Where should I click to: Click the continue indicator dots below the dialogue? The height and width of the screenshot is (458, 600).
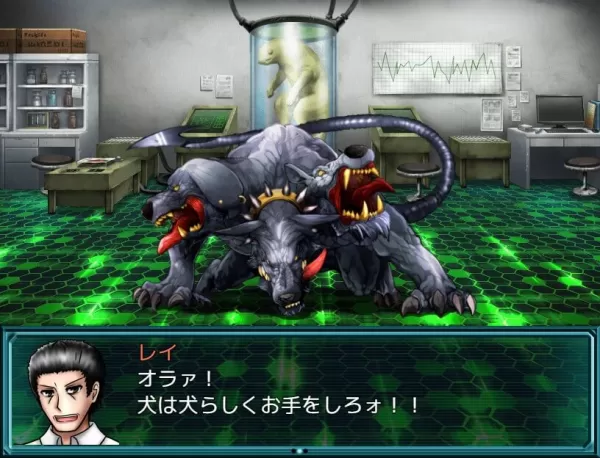300,451
